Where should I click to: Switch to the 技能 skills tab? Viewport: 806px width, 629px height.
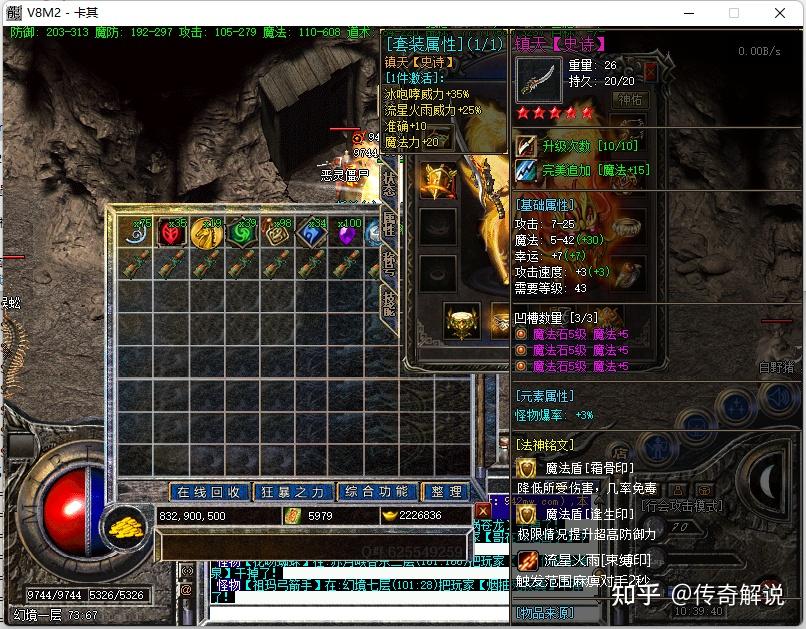click(x=390, y=303)
